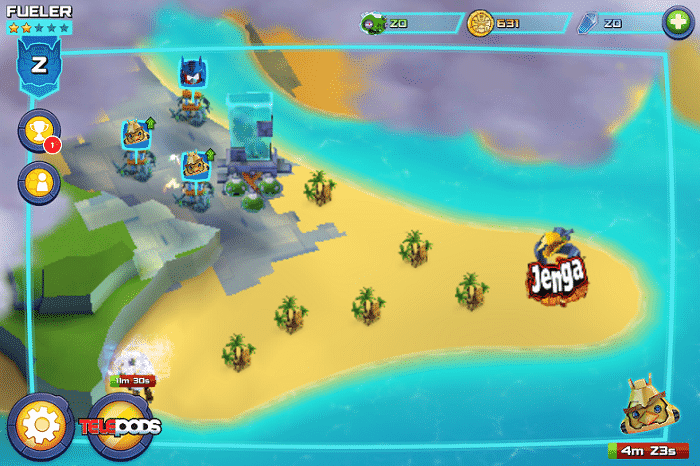This screenshot has width=700, height=466.
Task: Select the blue Optimus character node
Action: [192, 72]
